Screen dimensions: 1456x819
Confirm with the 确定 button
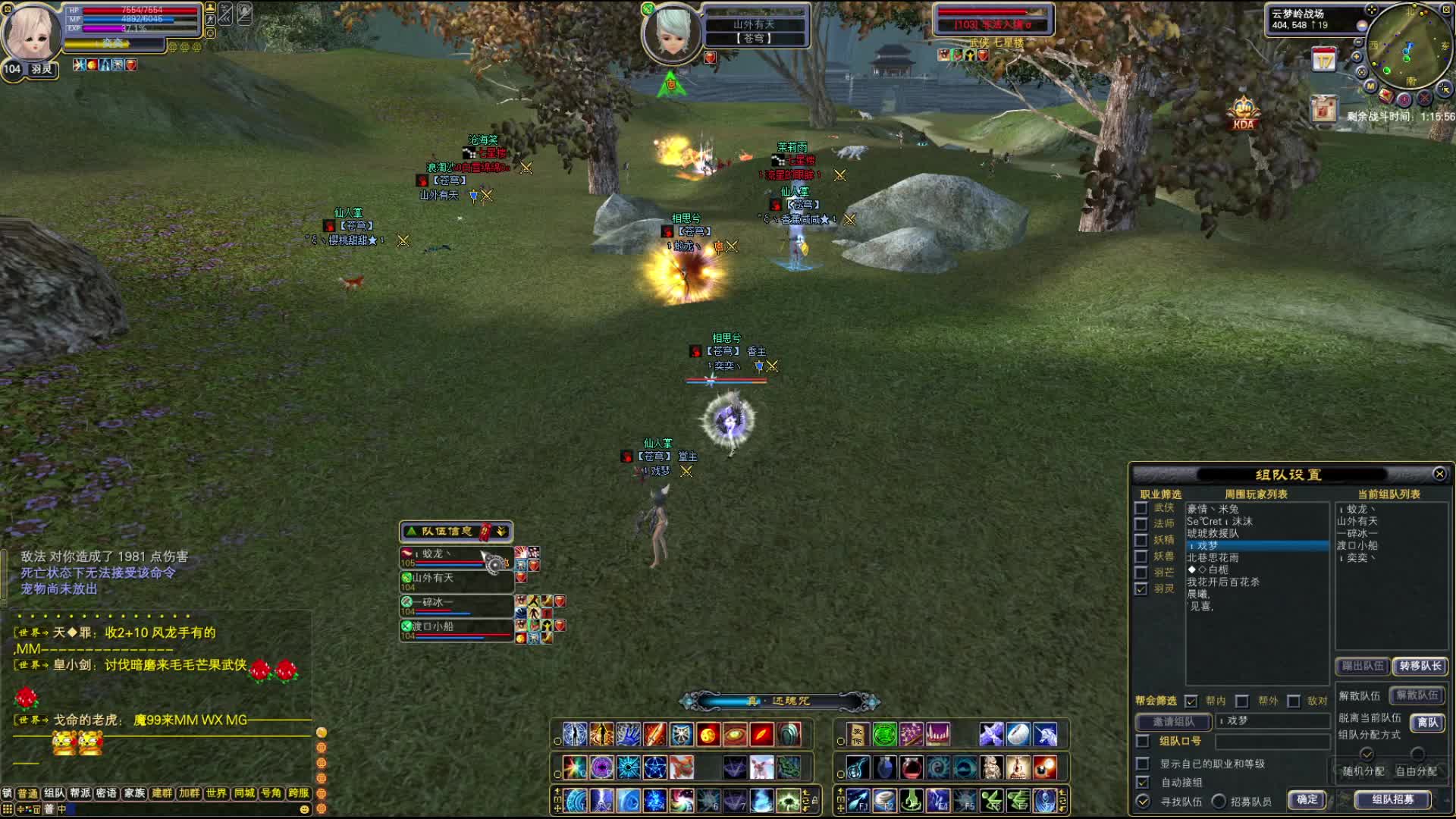point(1307,799)
